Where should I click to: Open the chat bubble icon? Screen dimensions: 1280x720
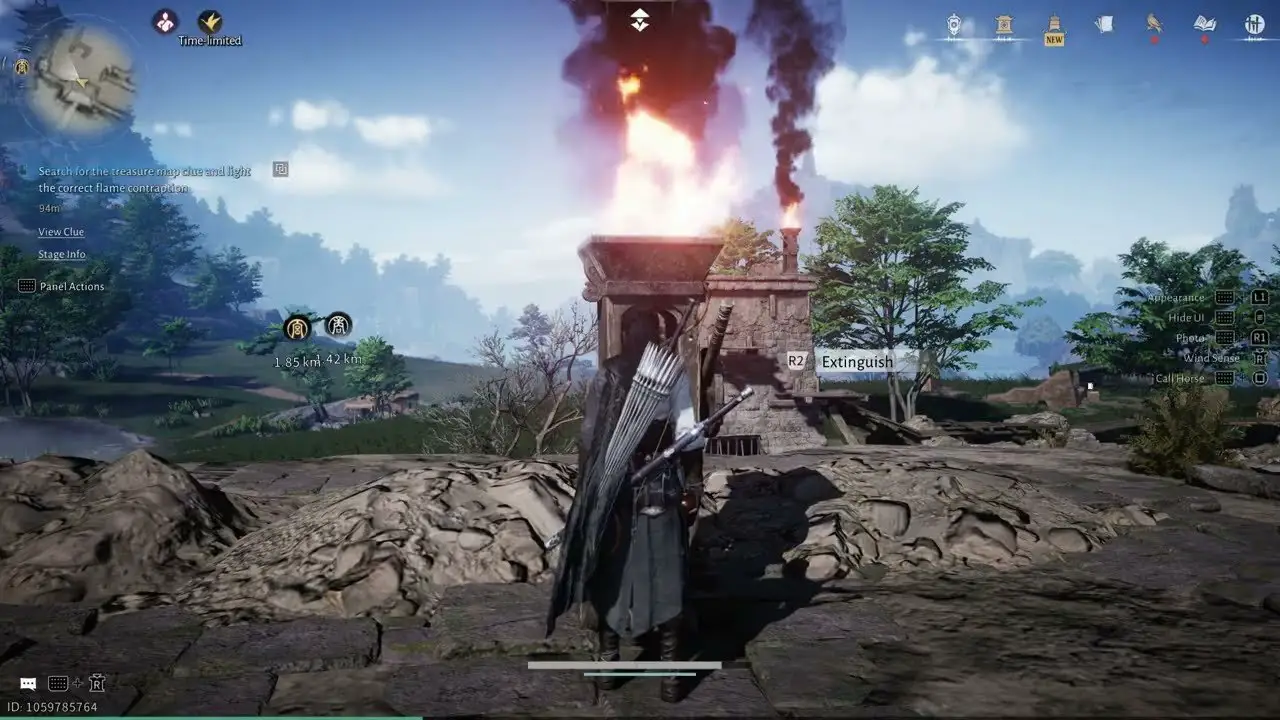tap(28, 684)
